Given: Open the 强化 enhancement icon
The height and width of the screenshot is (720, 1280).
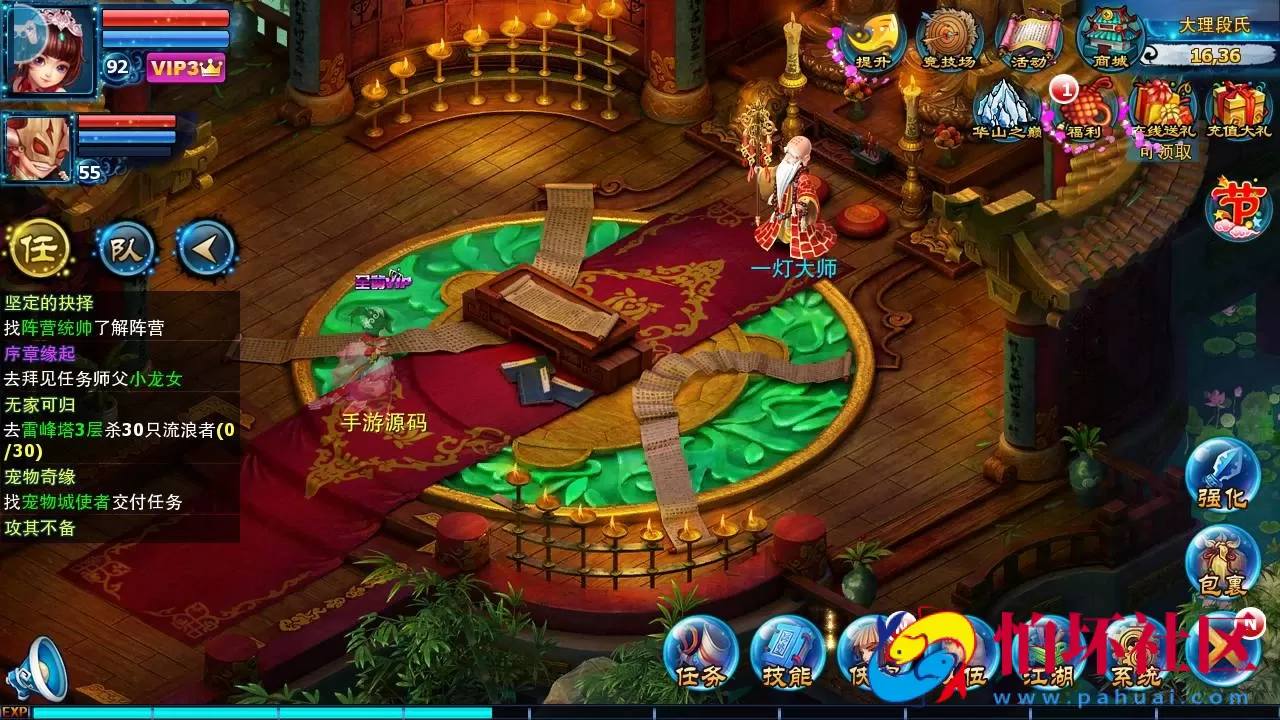Looking at the screenshot, I should (x=1222, y=474).
